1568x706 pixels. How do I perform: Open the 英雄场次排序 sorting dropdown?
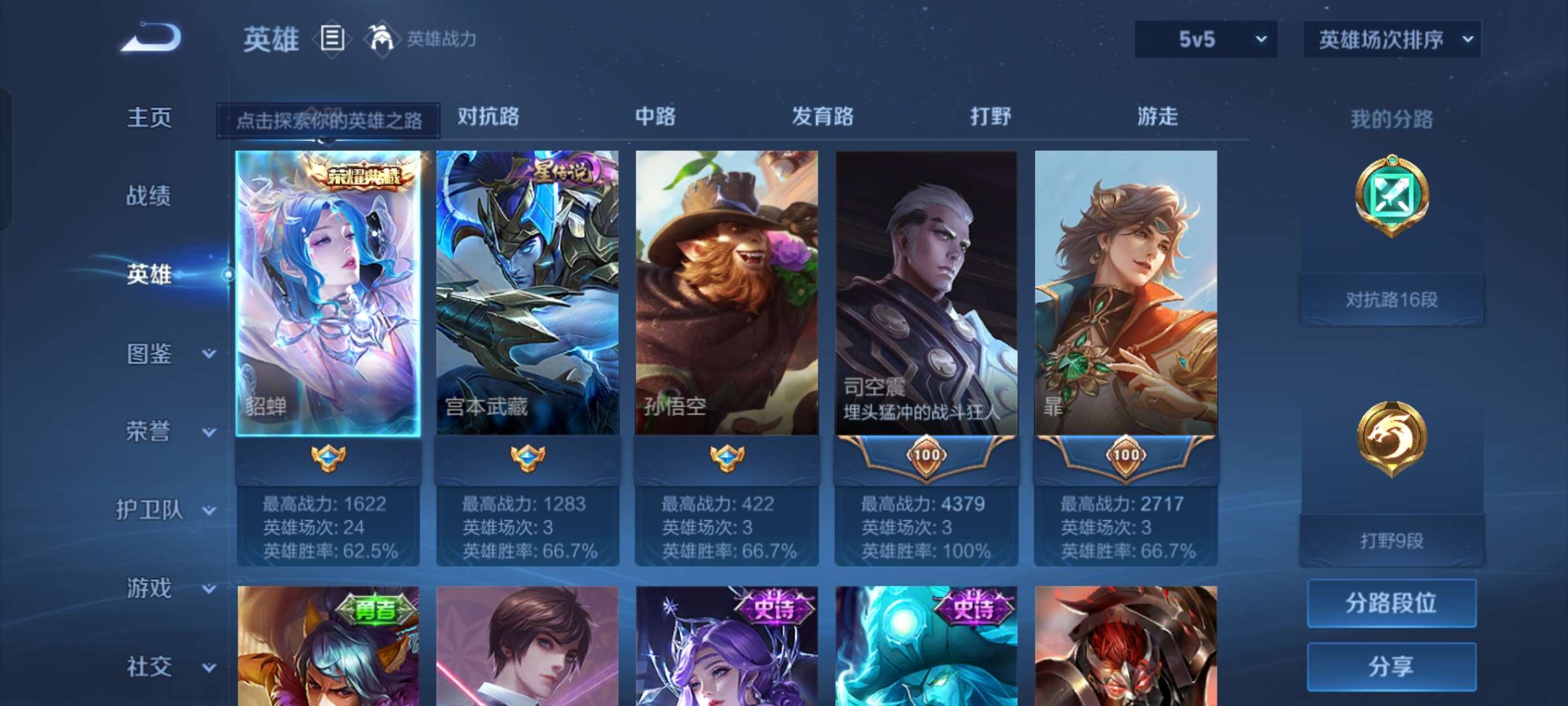1392,39
